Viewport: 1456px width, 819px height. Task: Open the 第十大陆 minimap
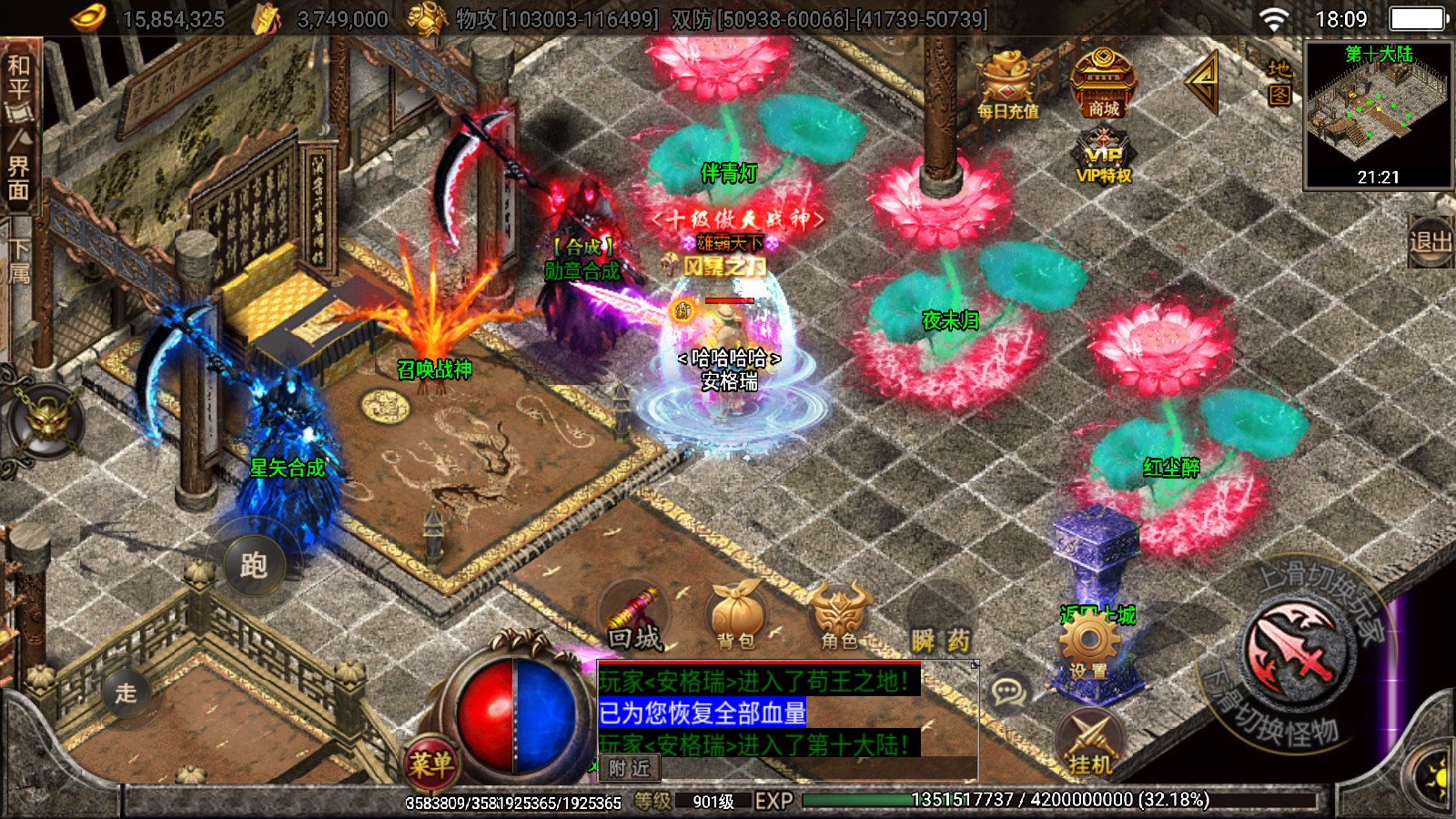coord(1378,115)
